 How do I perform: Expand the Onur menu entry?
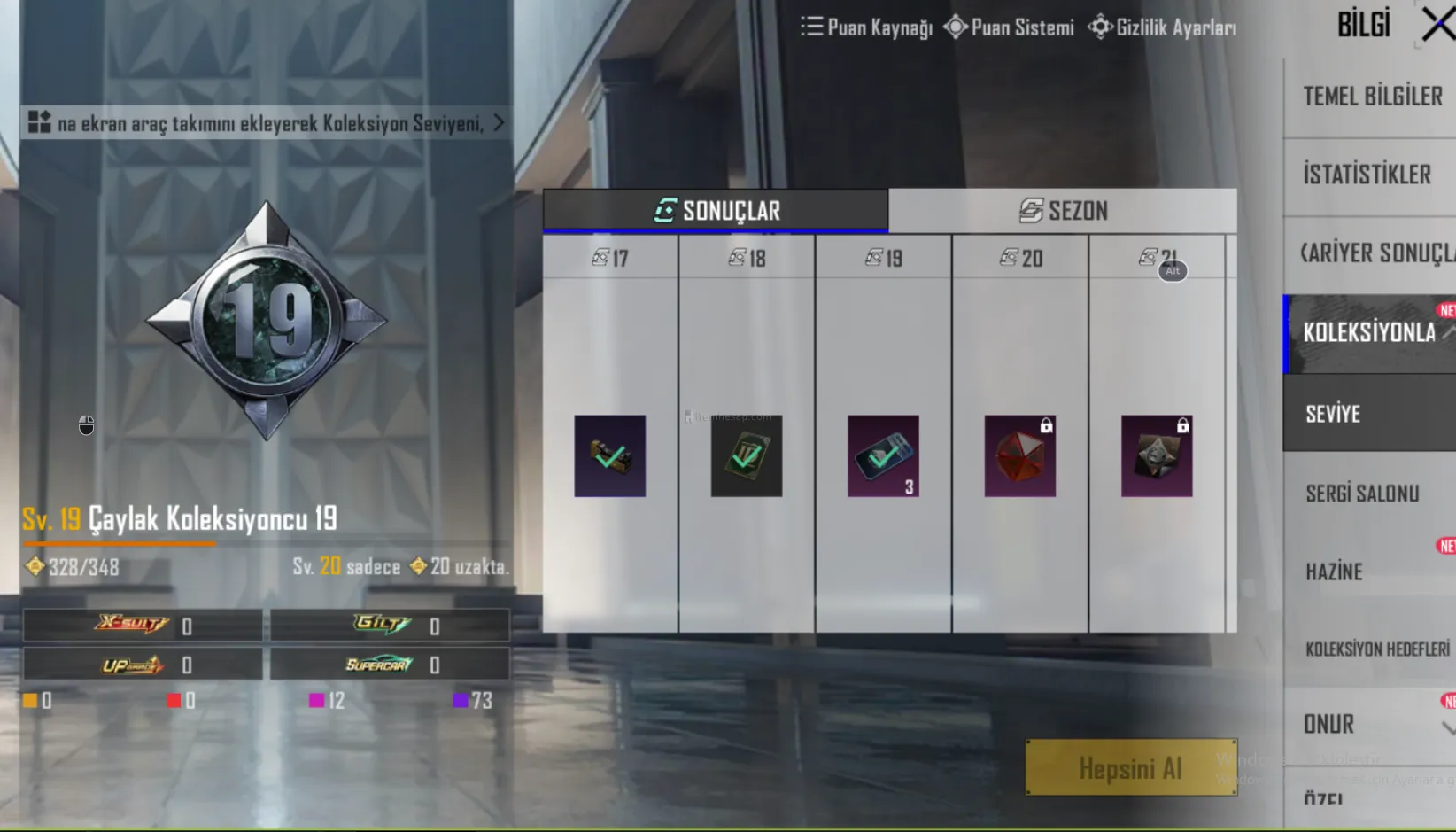1328,725
